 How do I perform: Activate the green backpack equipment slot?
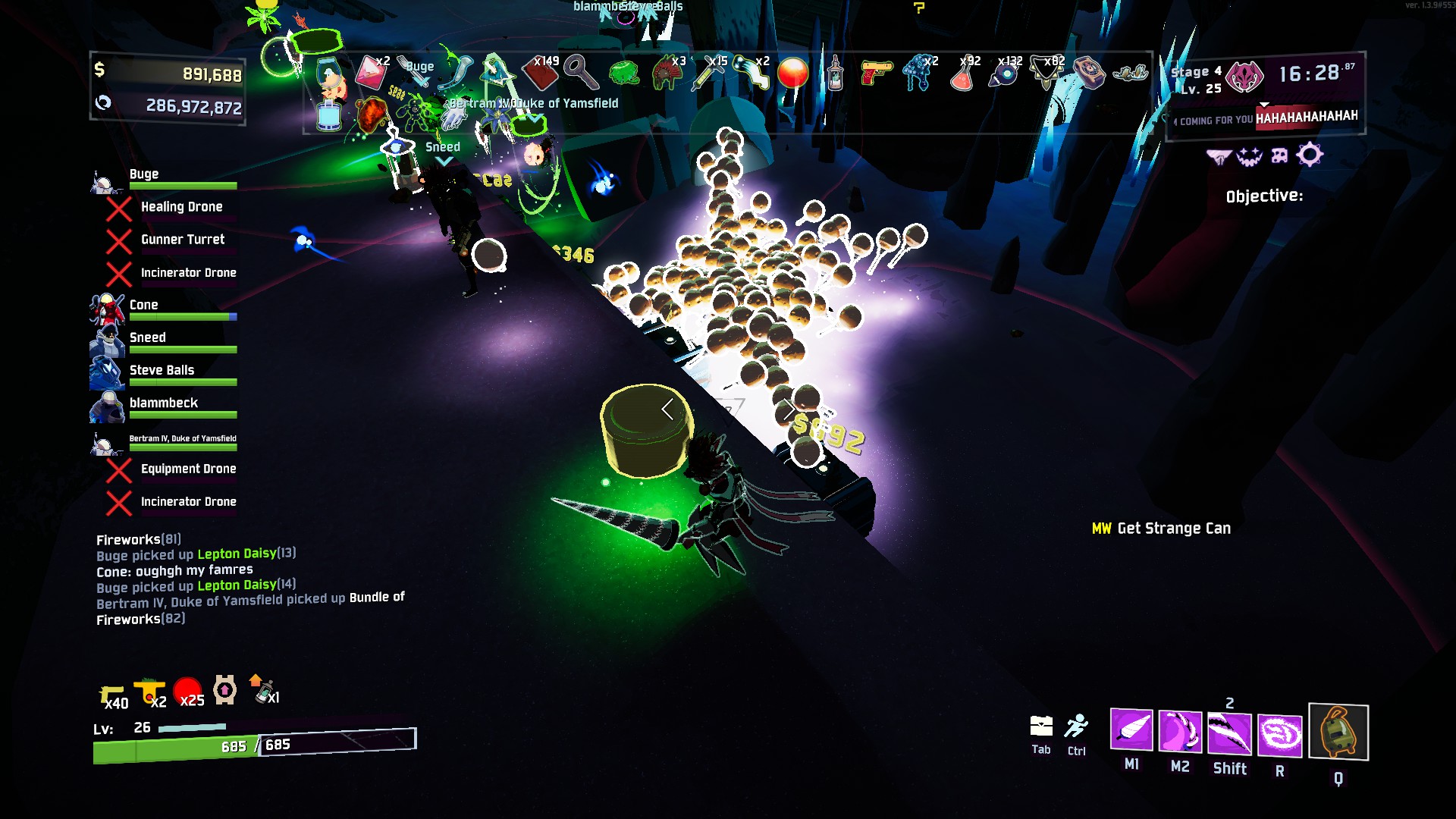point(1338,732)
